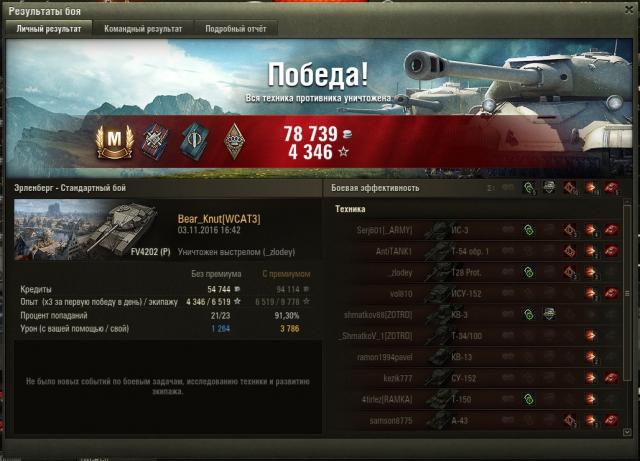
Task: Show the Подробный отчёт tab
Action: pyautogui.click(x=236, y=29)
